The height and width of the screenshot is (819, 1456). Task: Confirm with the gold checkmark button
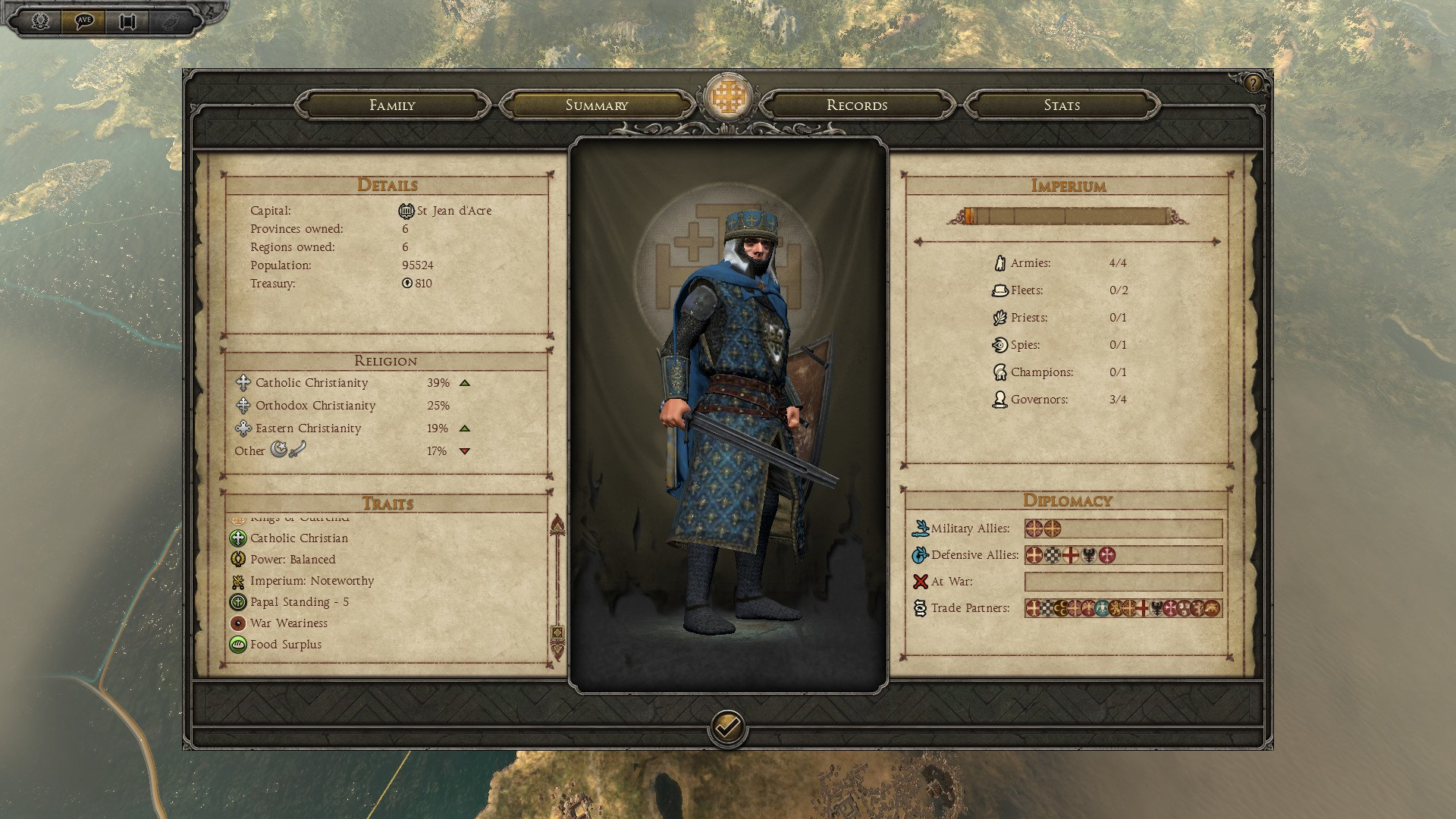(x=727, y=728)
